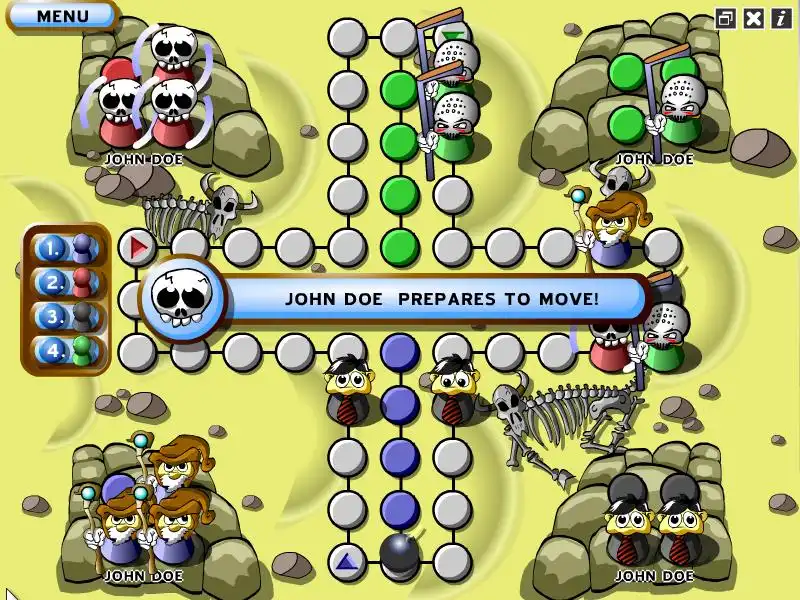Select the rank 1 blue pawn row
Viewport: 800px width, 600px height.
coord(66,247)
